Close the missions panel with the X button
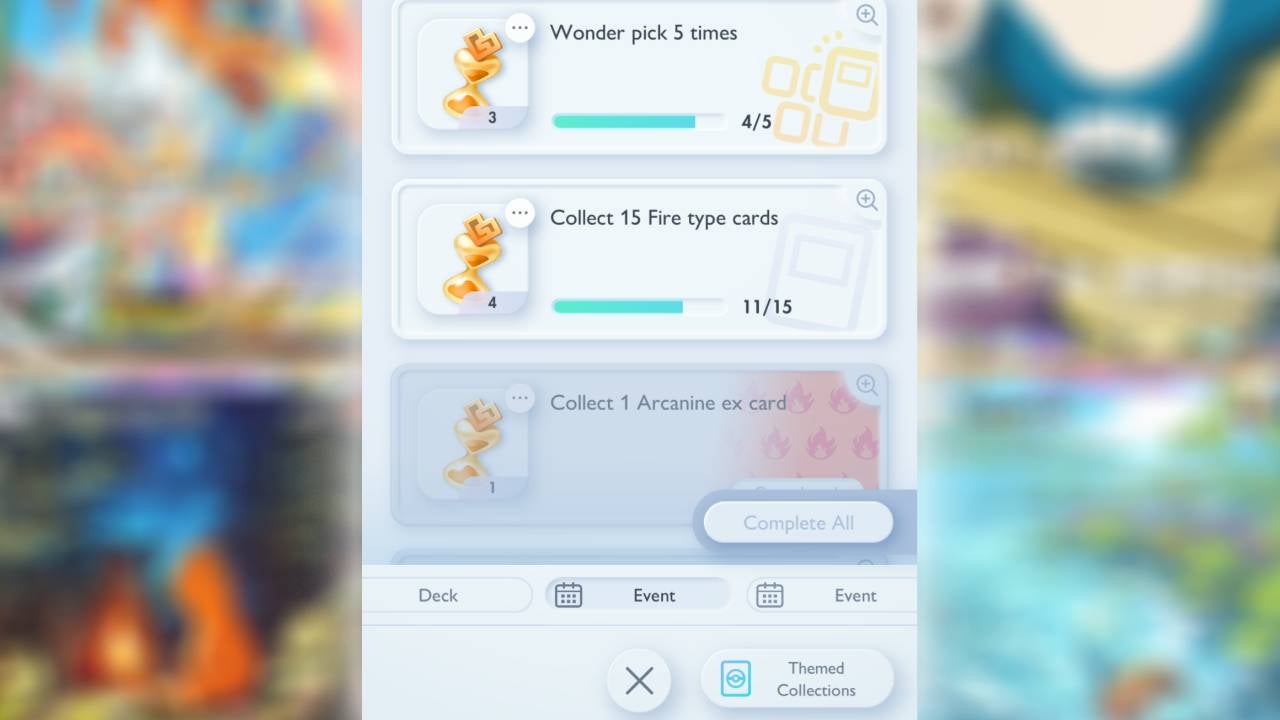The width and height of the screenshot is (1280, 720). [639, 680]
